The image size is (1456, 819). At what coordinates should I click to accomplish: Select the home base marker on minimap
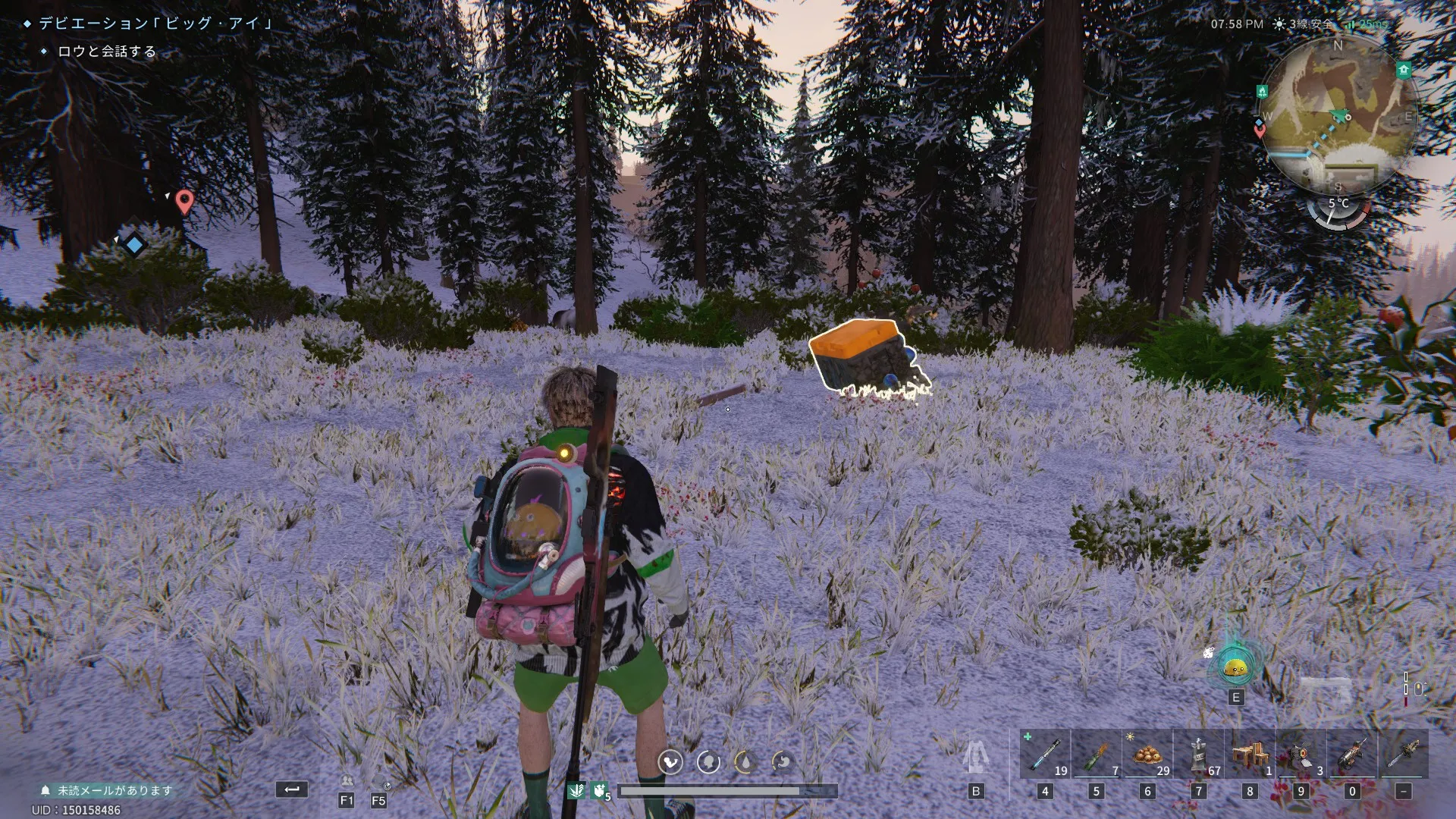(x=1403, y=71)
